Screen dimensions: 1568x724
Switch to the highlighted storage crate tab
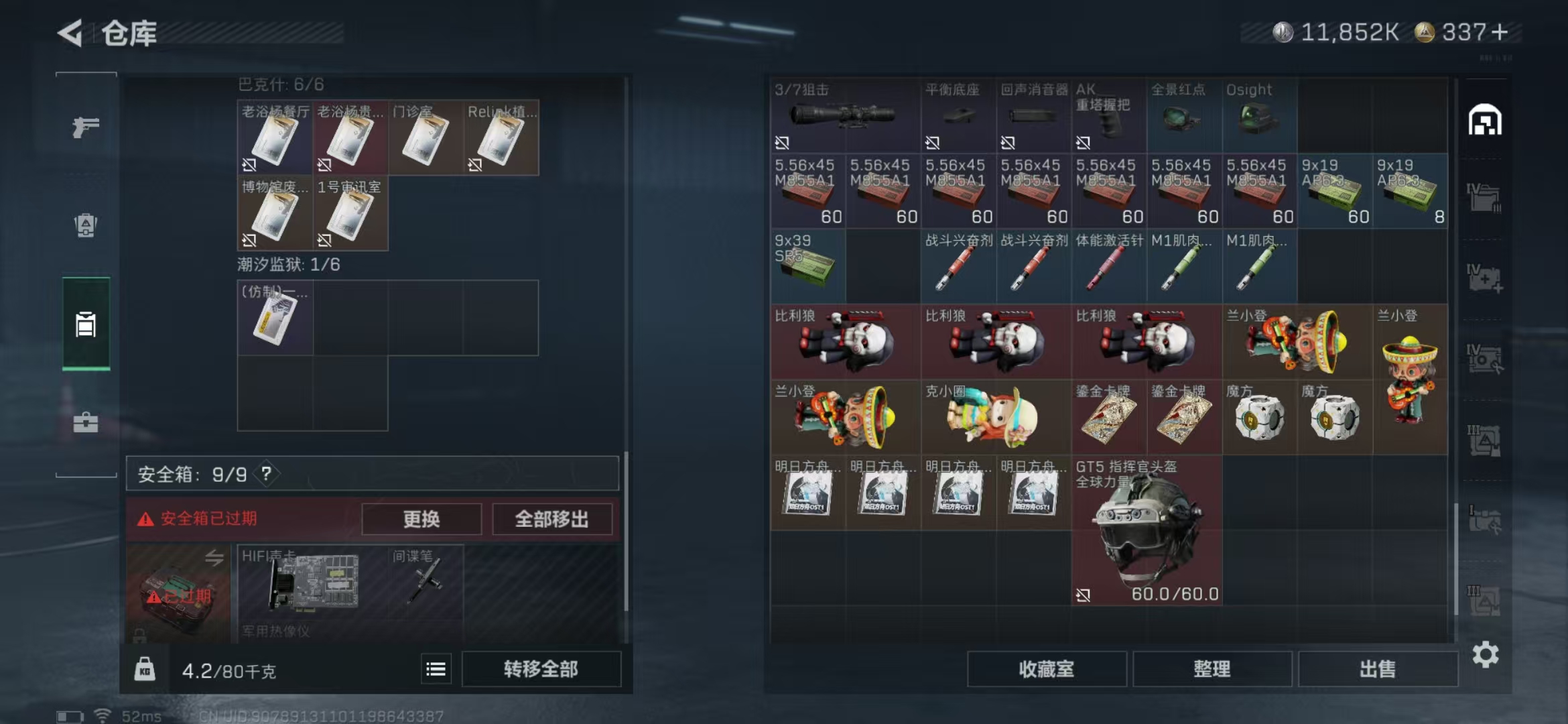[85, 326]
